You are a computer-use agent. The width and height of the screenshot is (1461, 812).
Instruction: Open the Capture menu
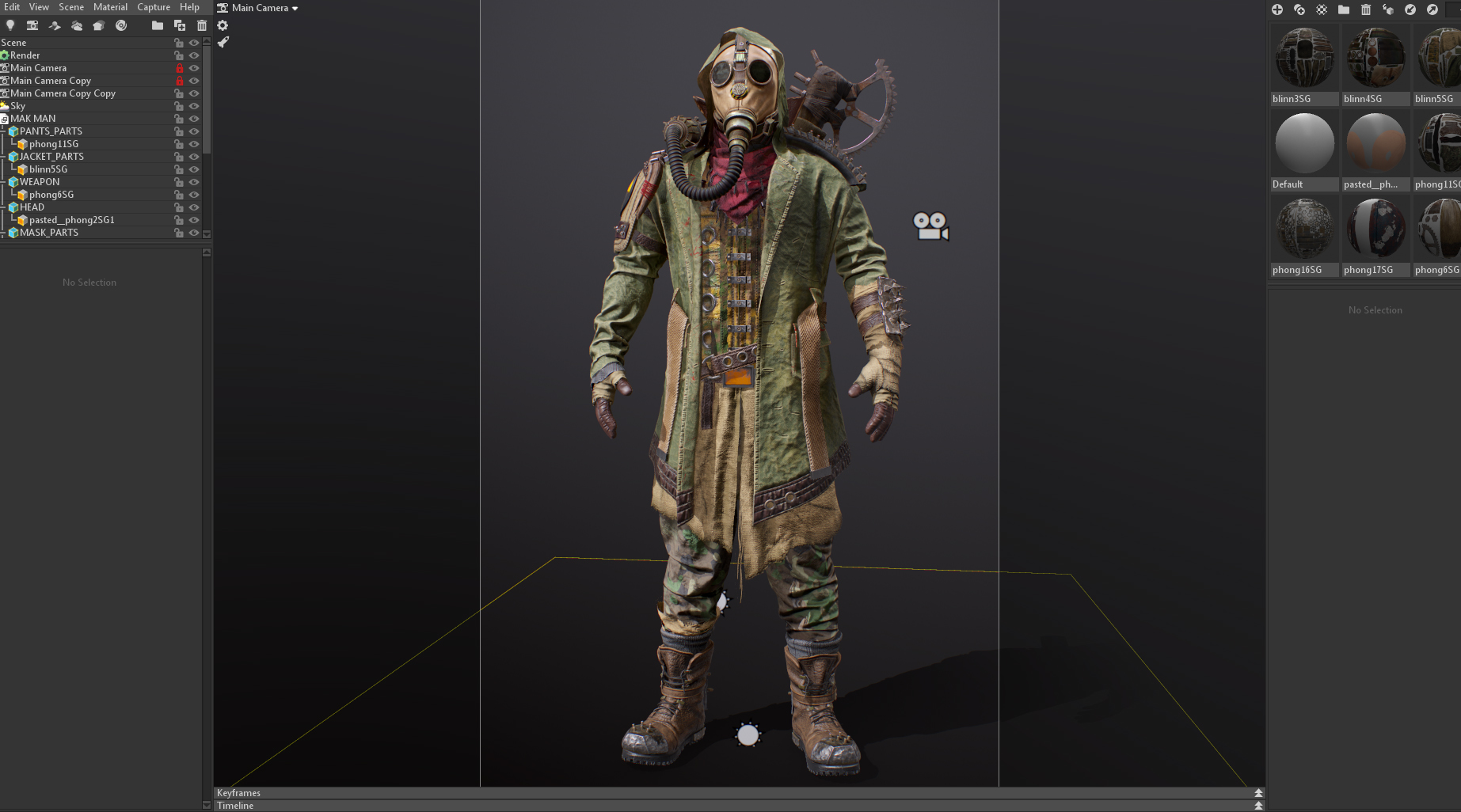[154, 7]
